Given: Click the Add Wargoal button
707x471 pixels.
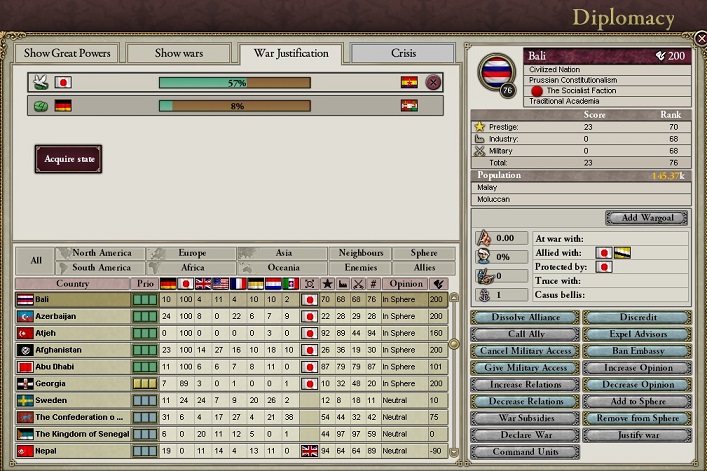Looking at the screenshot, I should point(646,217).
